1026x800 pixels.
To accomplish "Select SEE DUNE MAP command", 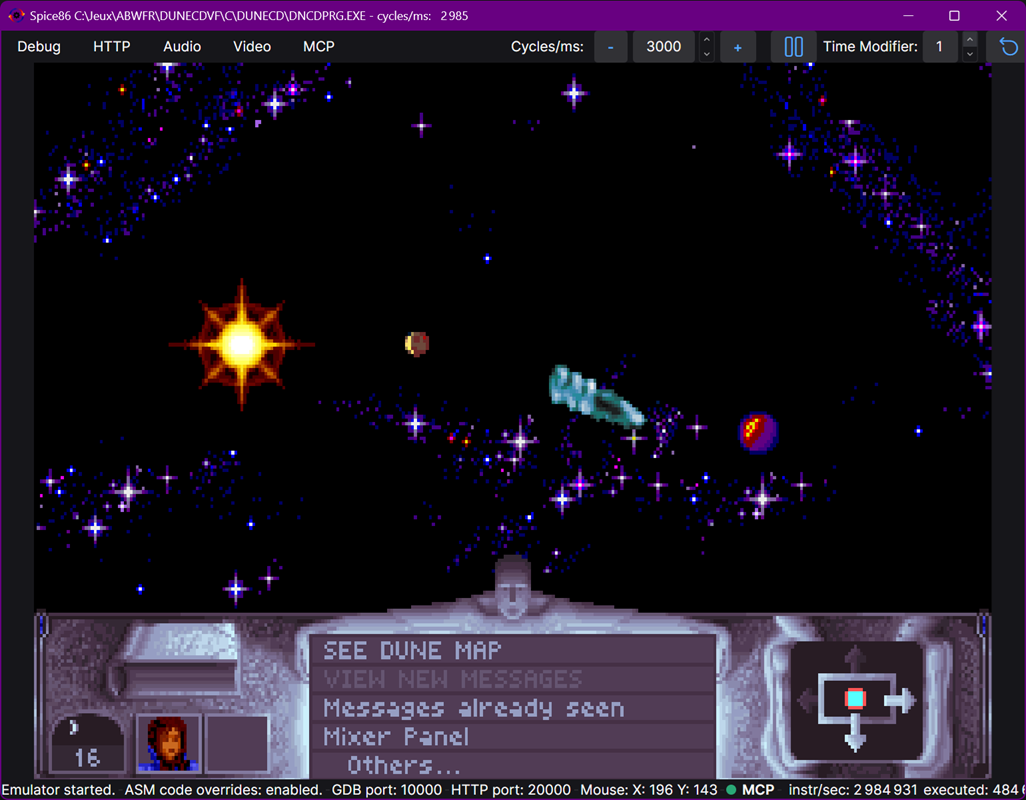I will click(x=412, y=651).
